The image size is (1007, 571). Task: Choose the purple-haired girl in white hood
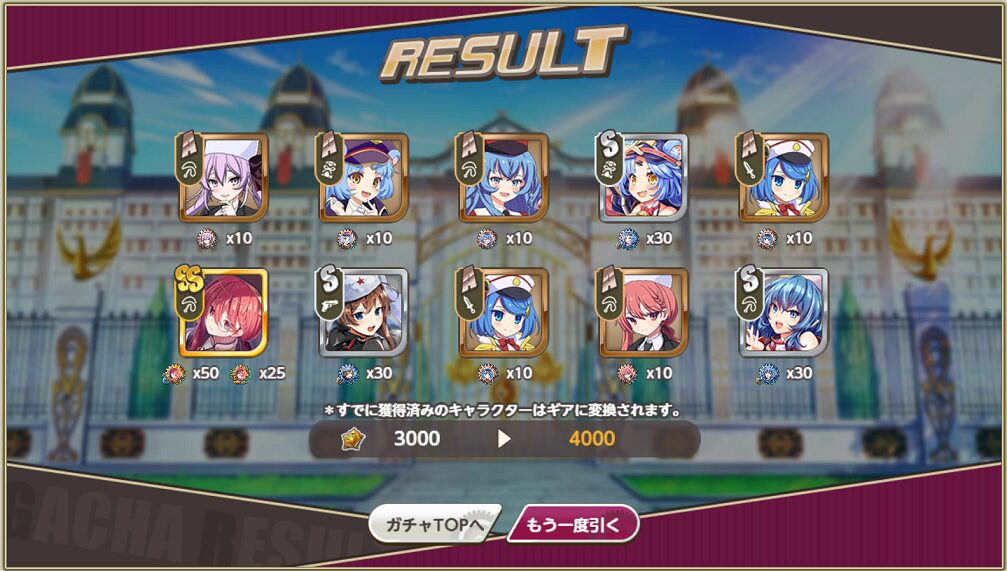point(224,177)
